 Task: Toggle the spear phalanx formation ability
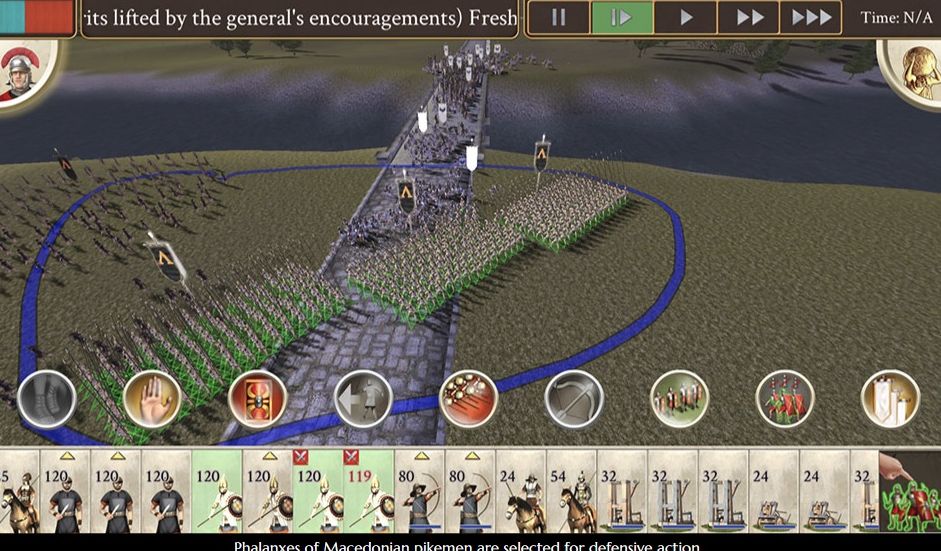tap(468, 398)
